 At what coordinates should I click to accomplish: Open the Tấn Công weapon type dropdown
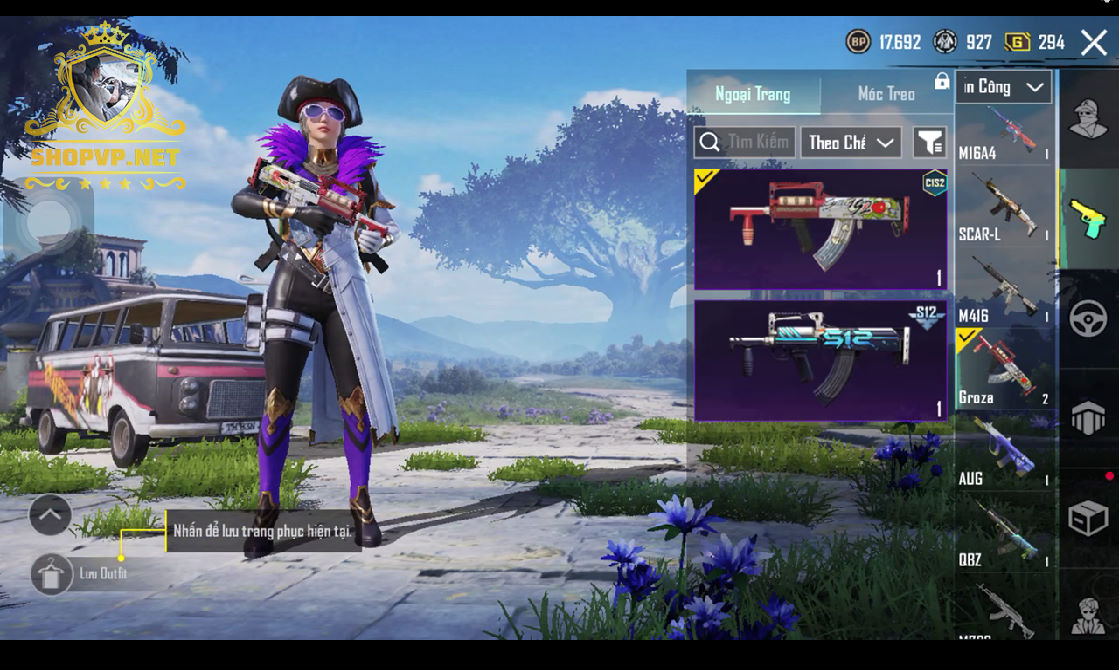[1003, 87]
